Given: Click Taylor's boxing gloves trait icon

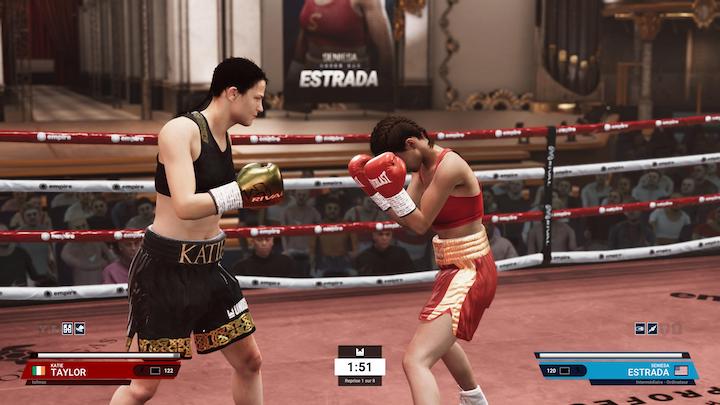Looking at the screenshot, I should [x=68, y=327].
